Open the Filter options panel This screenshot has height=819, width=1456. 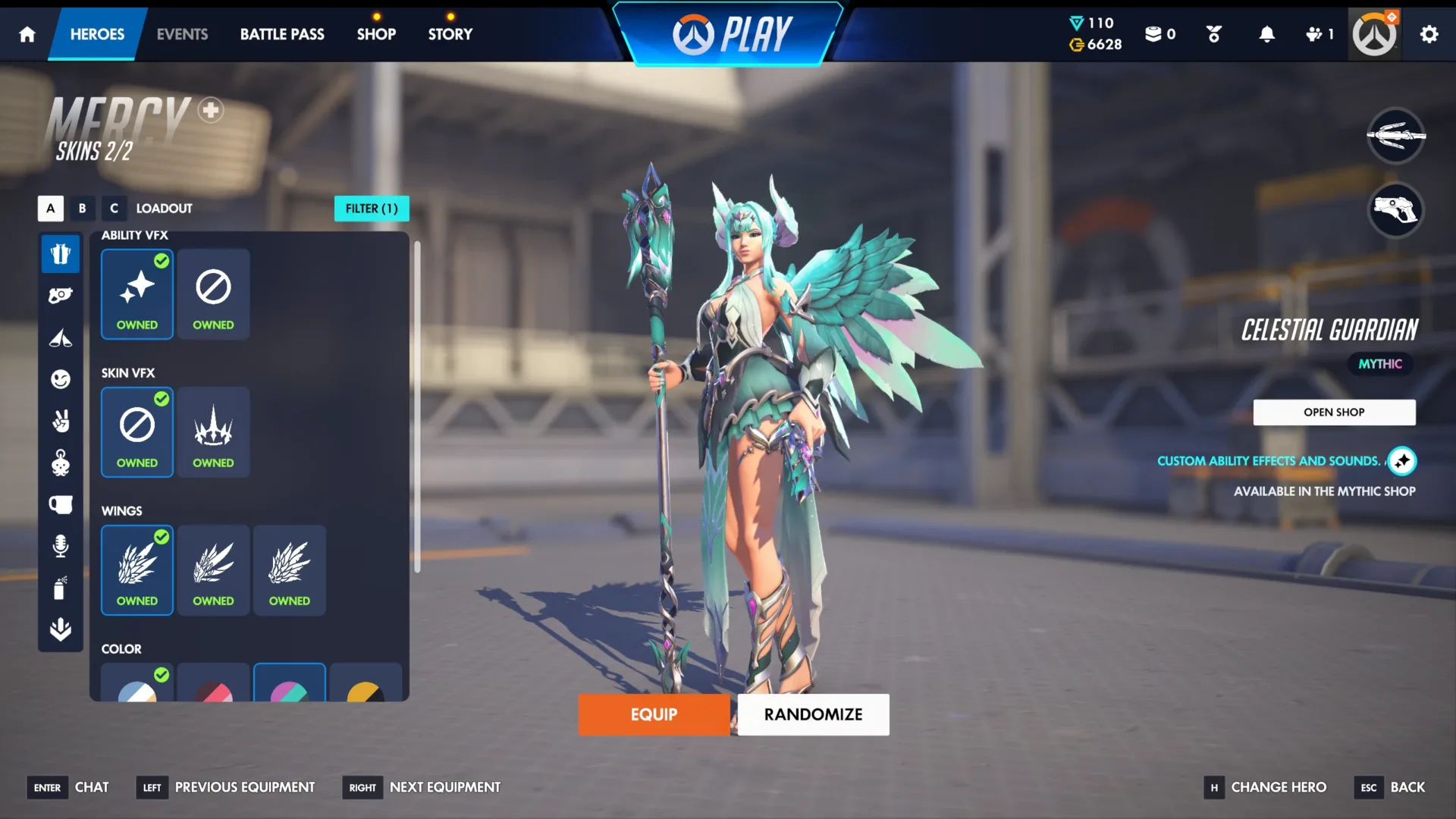coord(372,208)
